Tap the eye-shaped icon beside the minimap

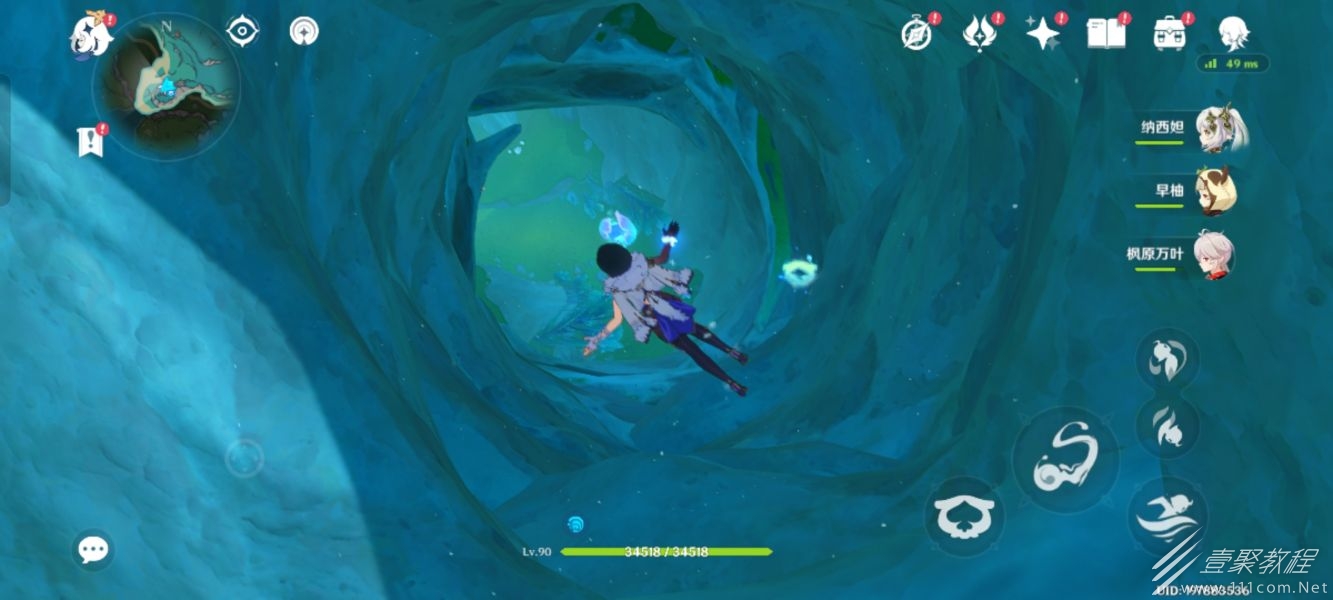coord(242,31)
